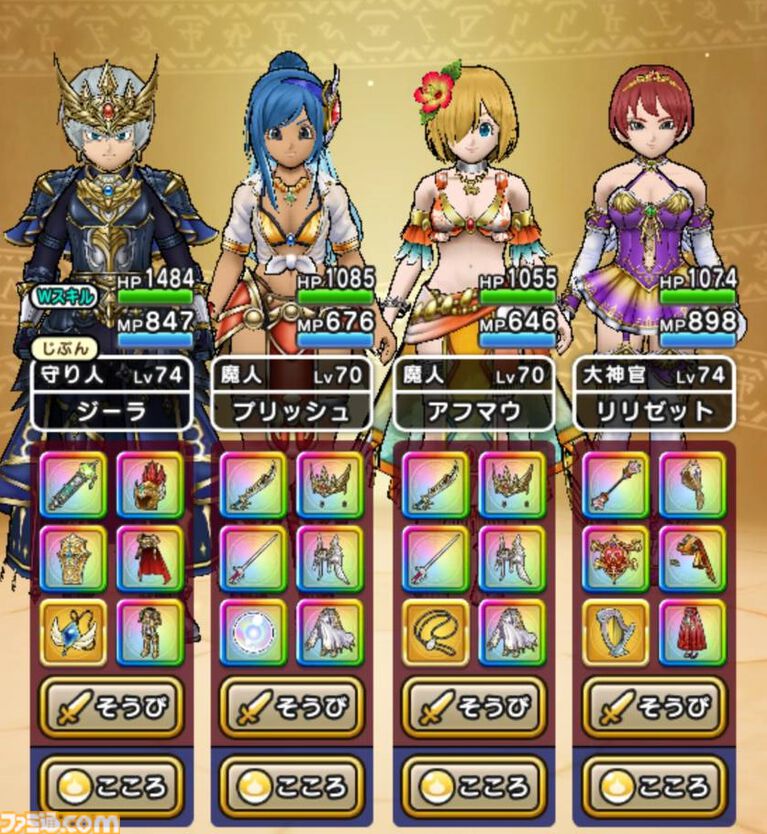
Task: Select ジーラ's winged blue gem accessory
Action: 73,633
